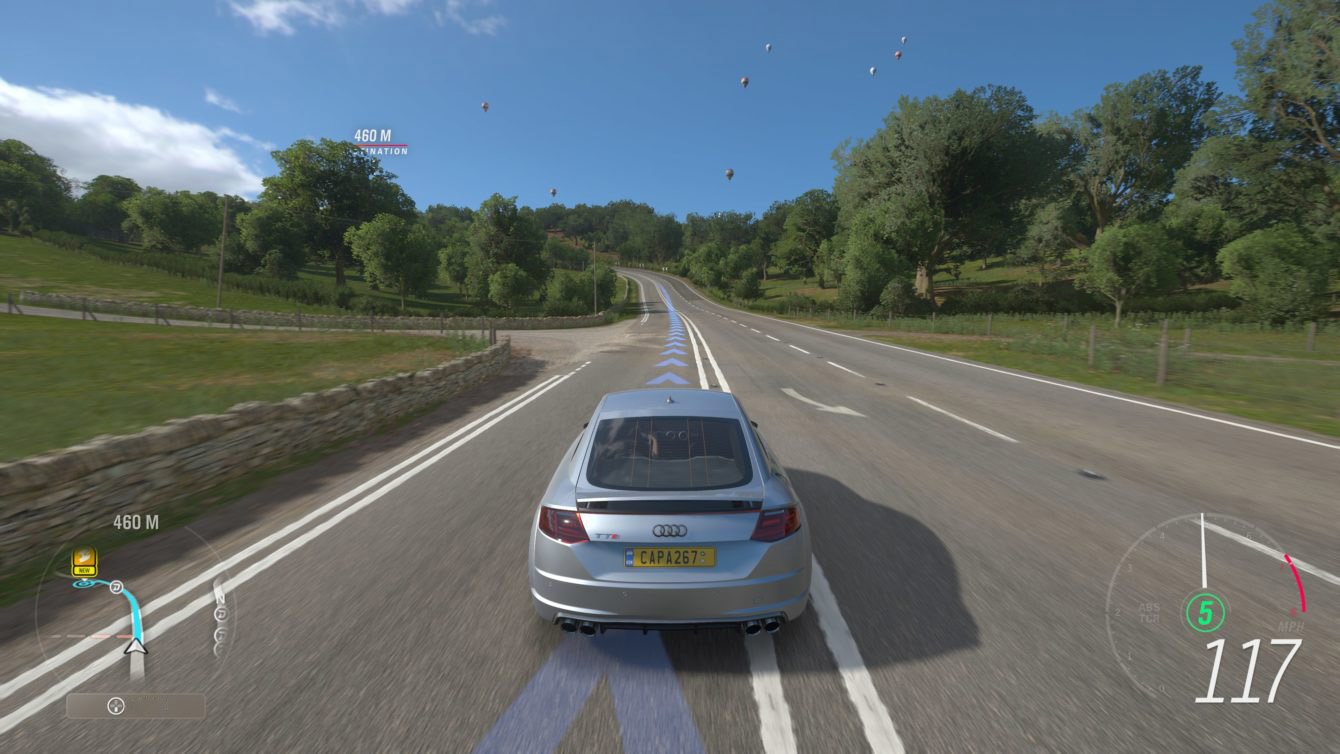Select the blue destination ring on minimap
The width and height of the screenshot is (1340, 754).
(x=83, y=583)
